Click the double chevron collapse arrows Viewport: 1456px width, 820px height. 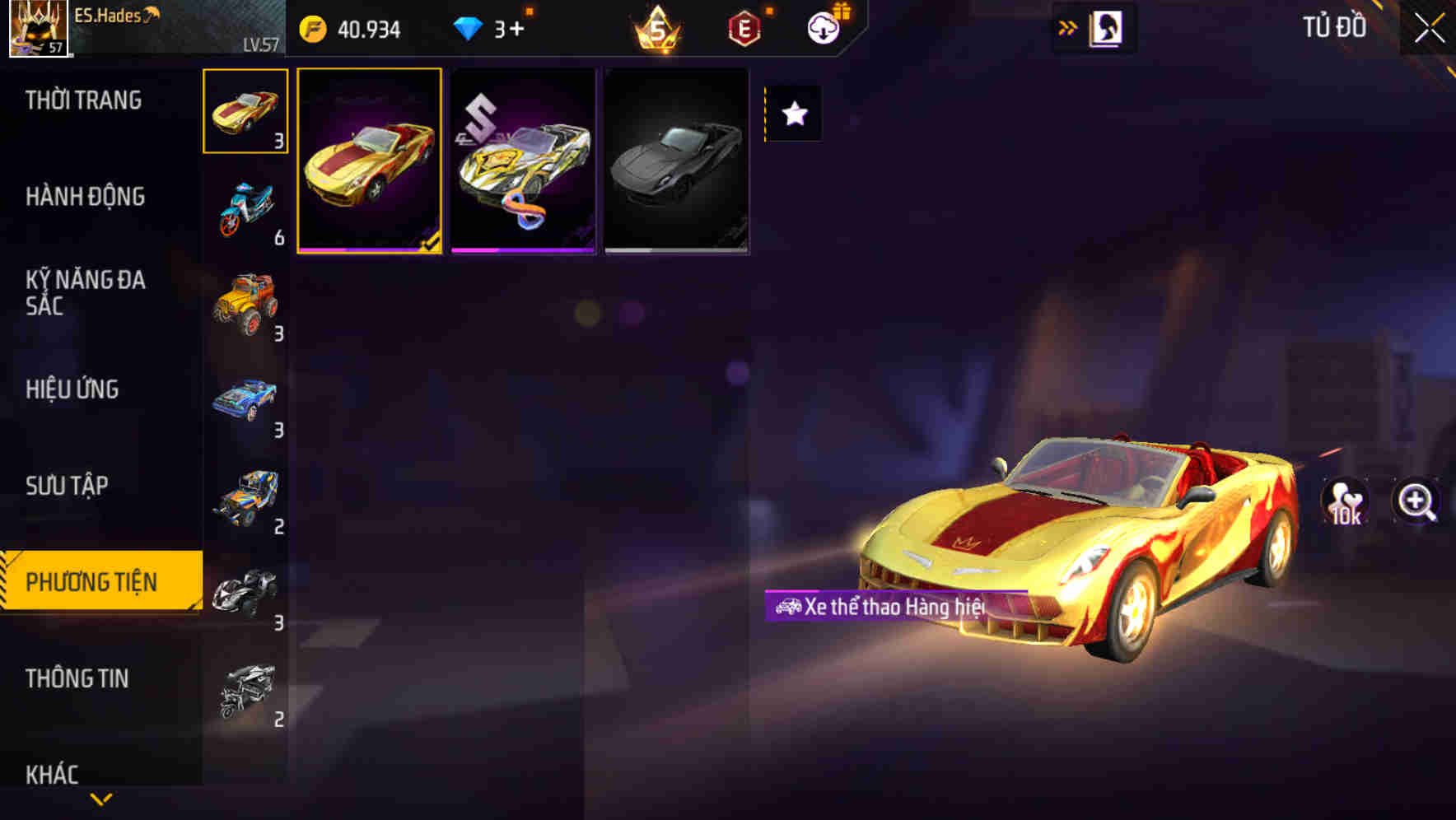(1068, 26)
